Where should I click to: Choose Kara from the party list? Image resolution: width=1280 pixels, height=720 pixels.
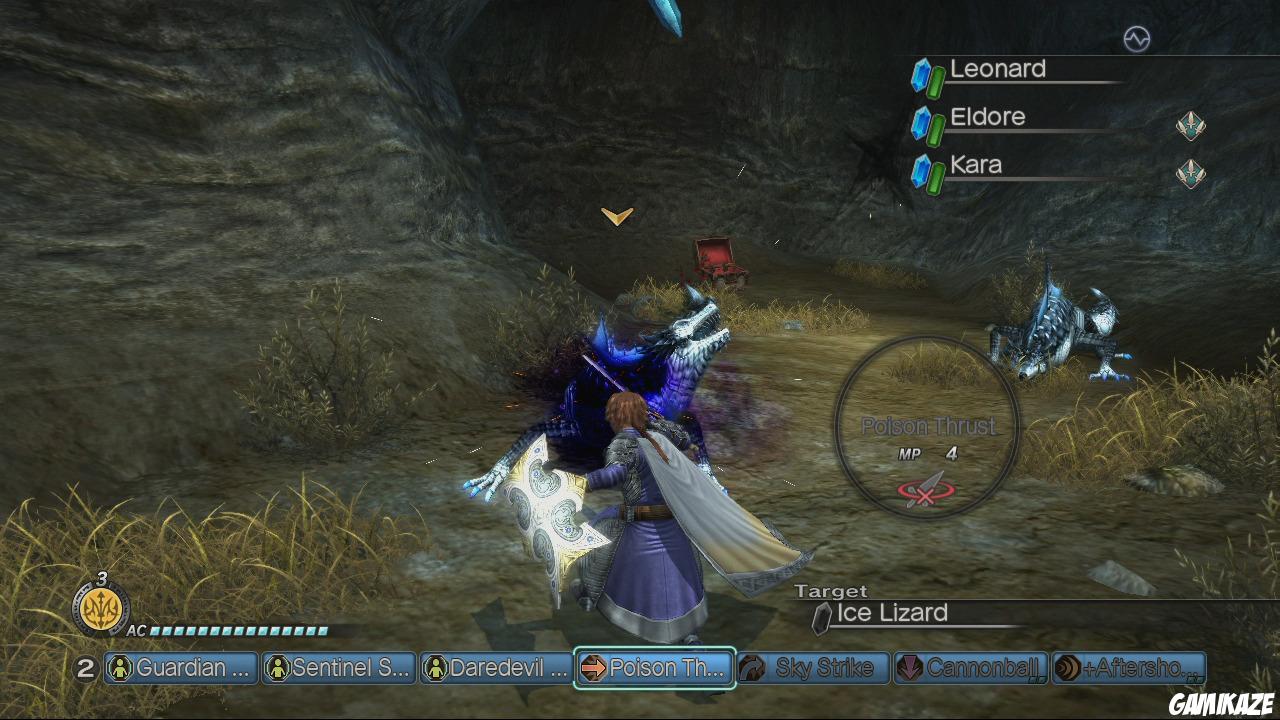tap(976, 166)
